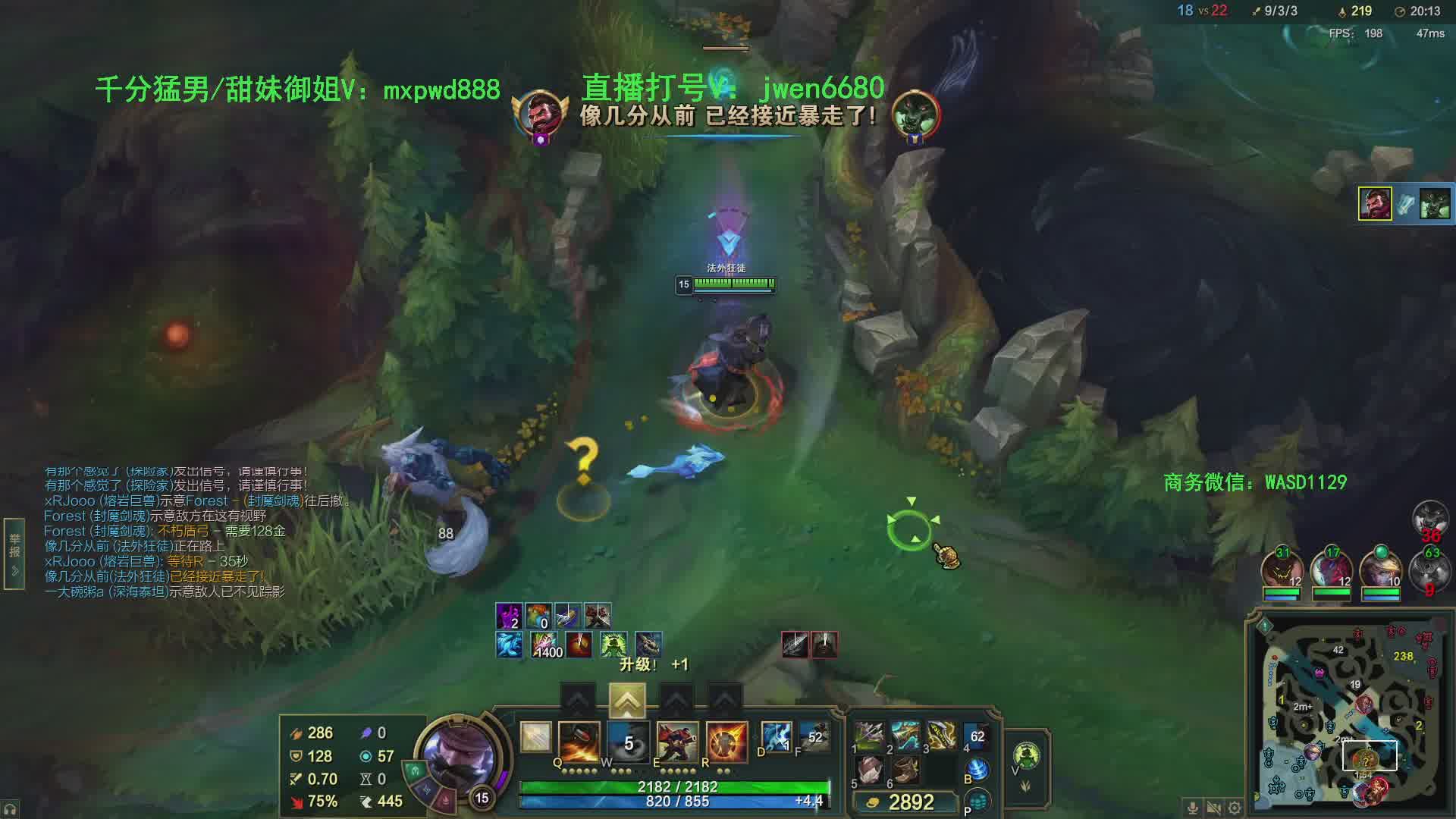The image size is (1456, 819).
Task: Click Graves' passive ability icon
Action: click(x=535, y=737)
